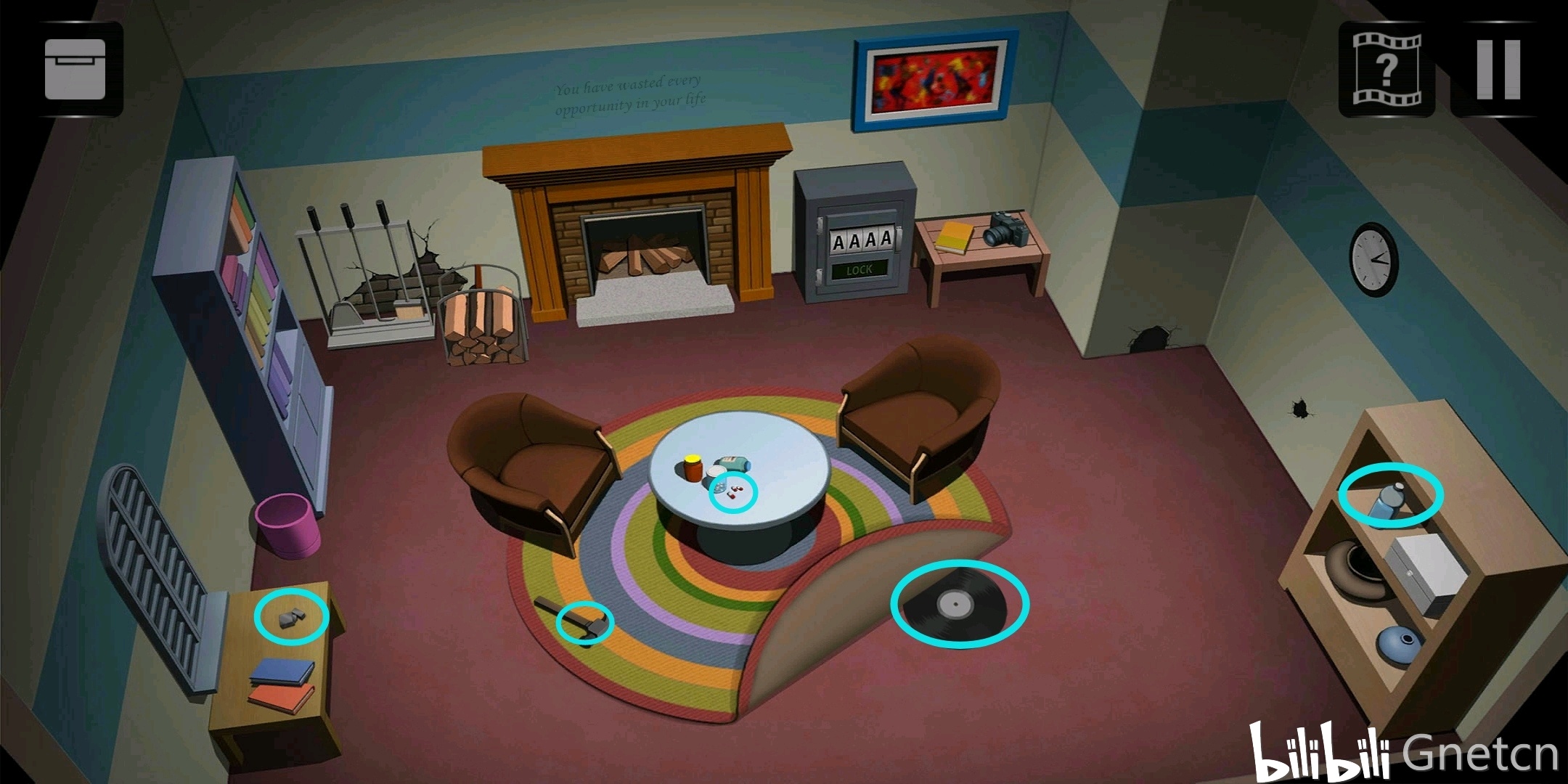
Task: Show the video hint
Action: (1386, 70)
